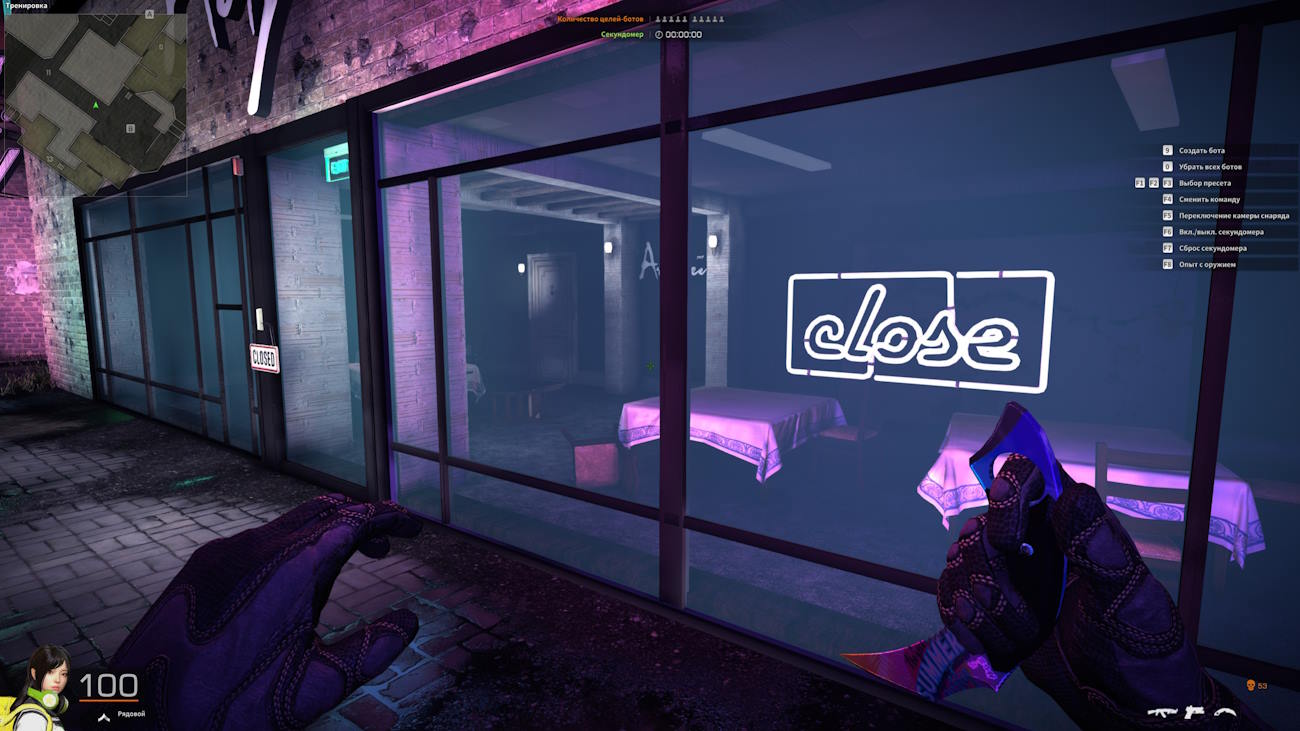This screenshot has width=1300, height=731.
Task: Switch to the pistol weapon icon
Action: pyautogui.click(x=1193, y=712)
